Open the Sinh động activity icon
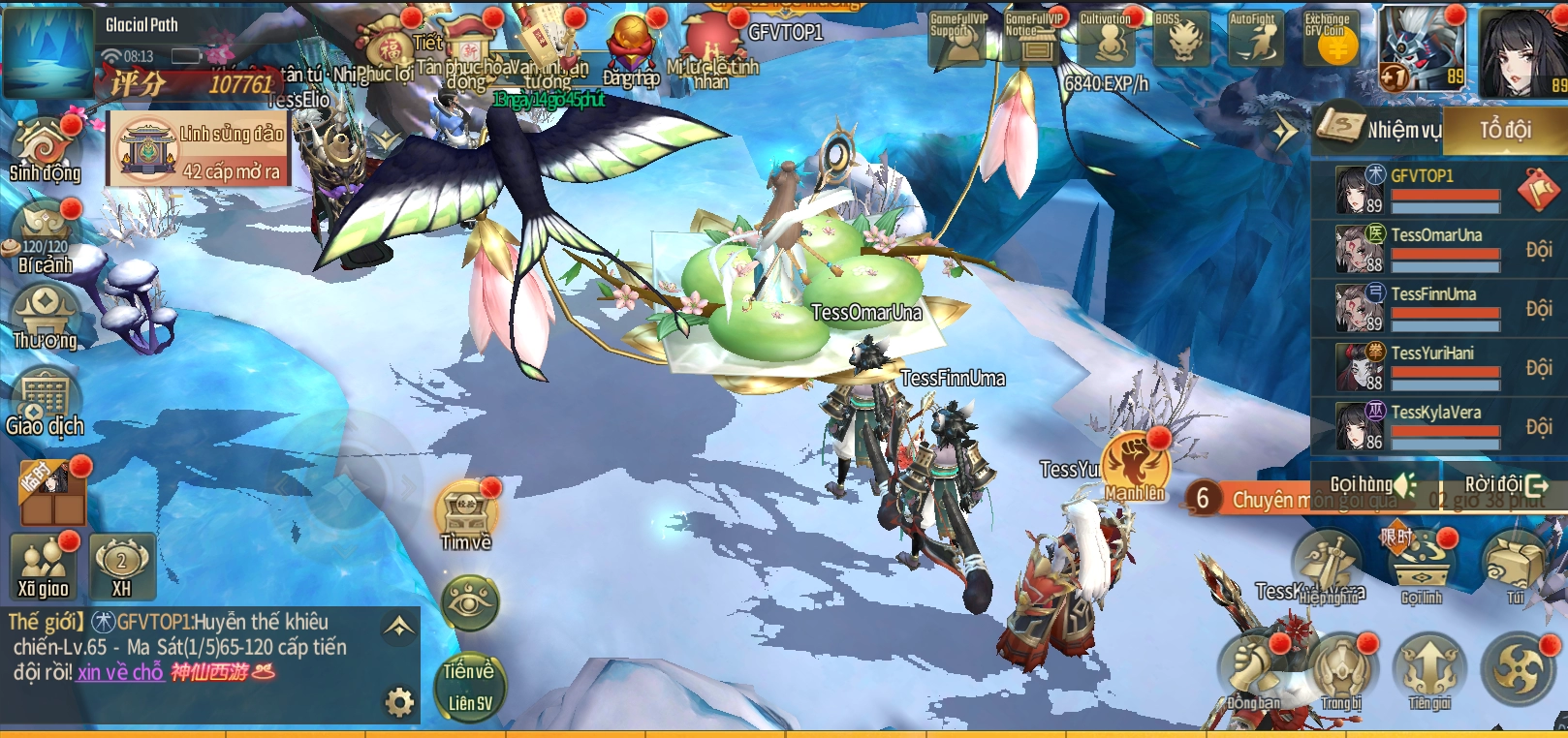Image resolution: width=1568 pixels, height=738 pixels. (44, 150)
